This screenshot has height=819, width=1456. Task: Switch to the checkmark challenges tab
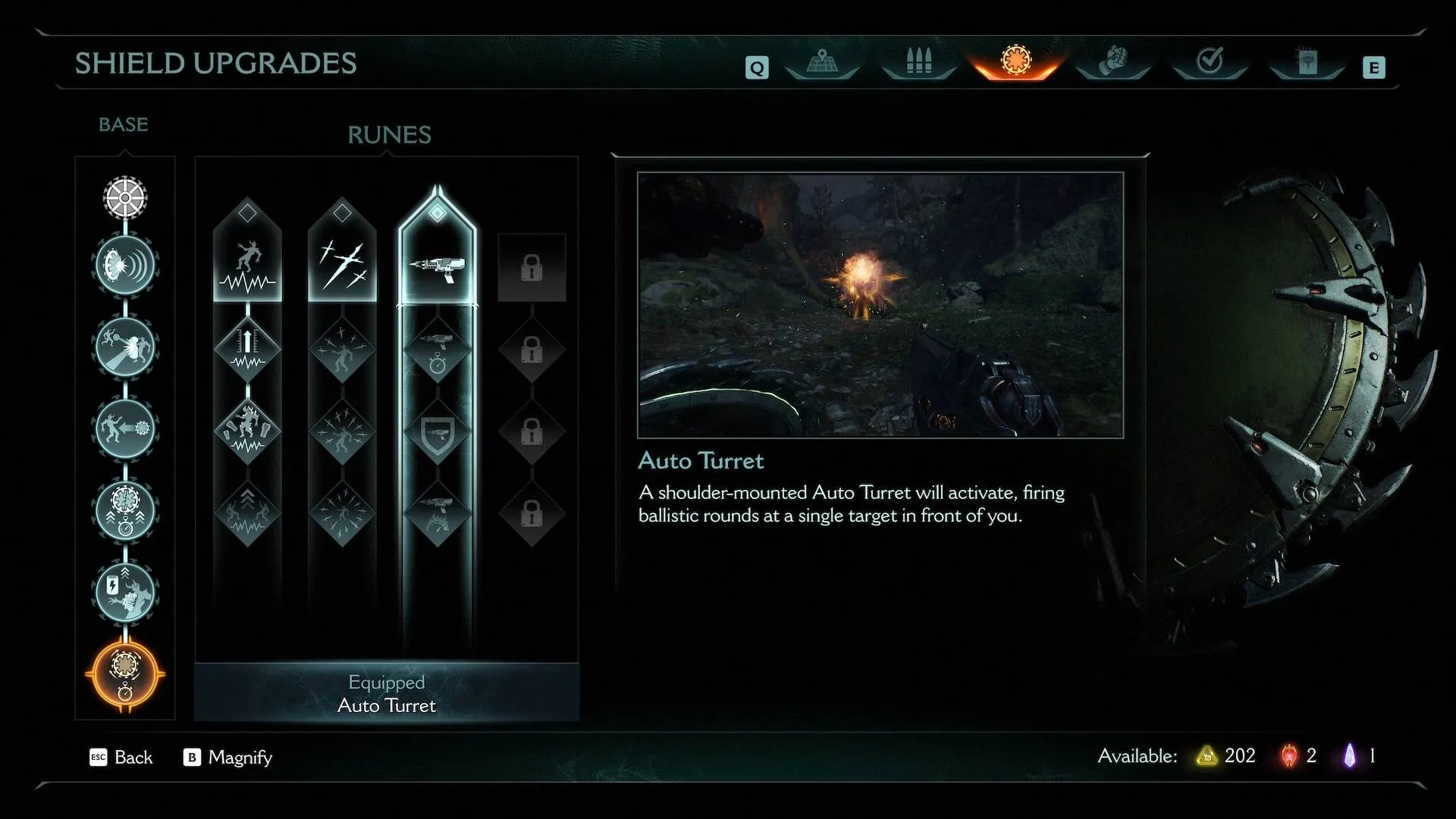pos(1210,62)
